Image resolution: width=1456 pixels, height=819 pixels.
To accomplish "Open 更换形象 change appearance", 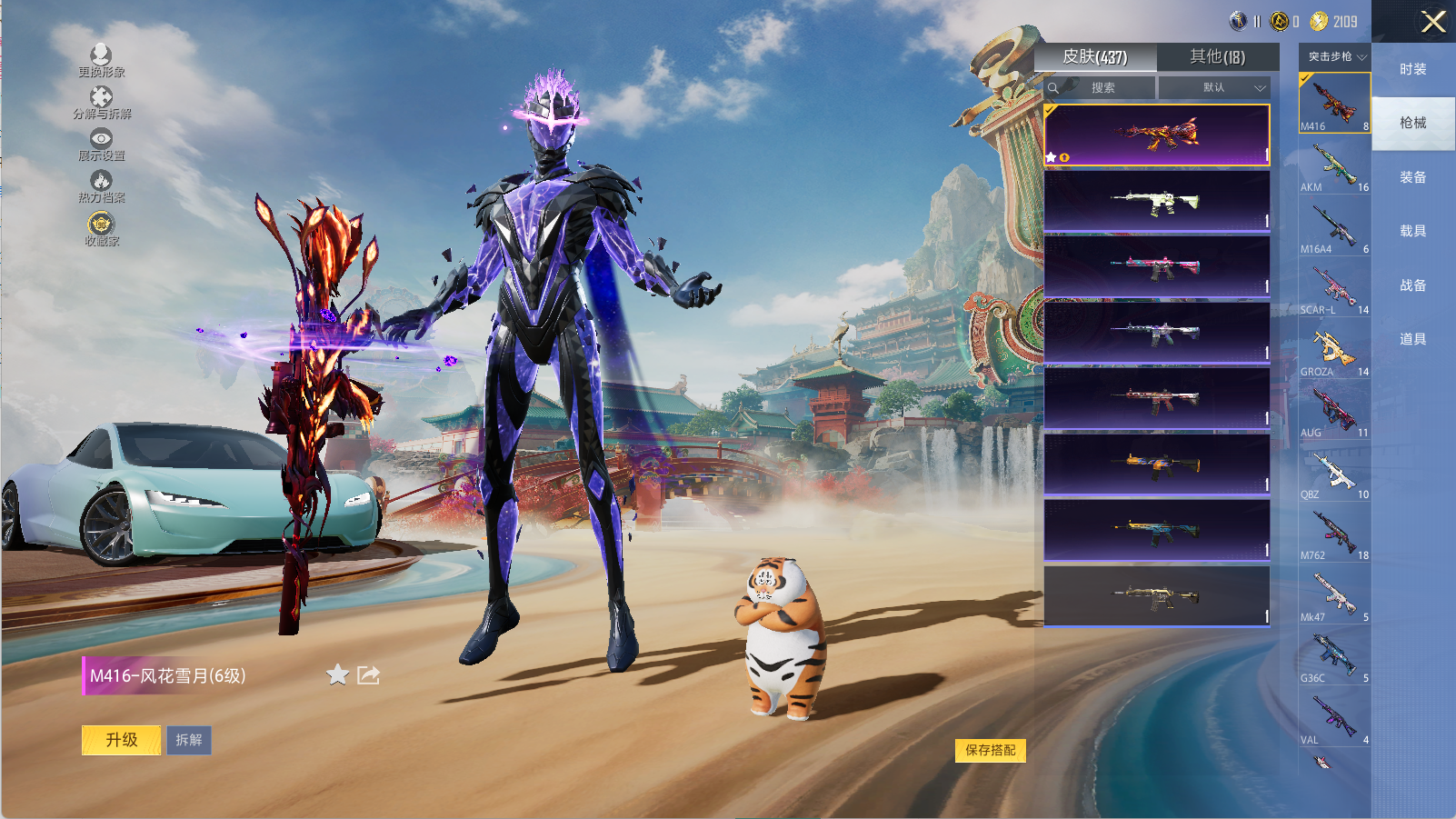I will [101, 60].
